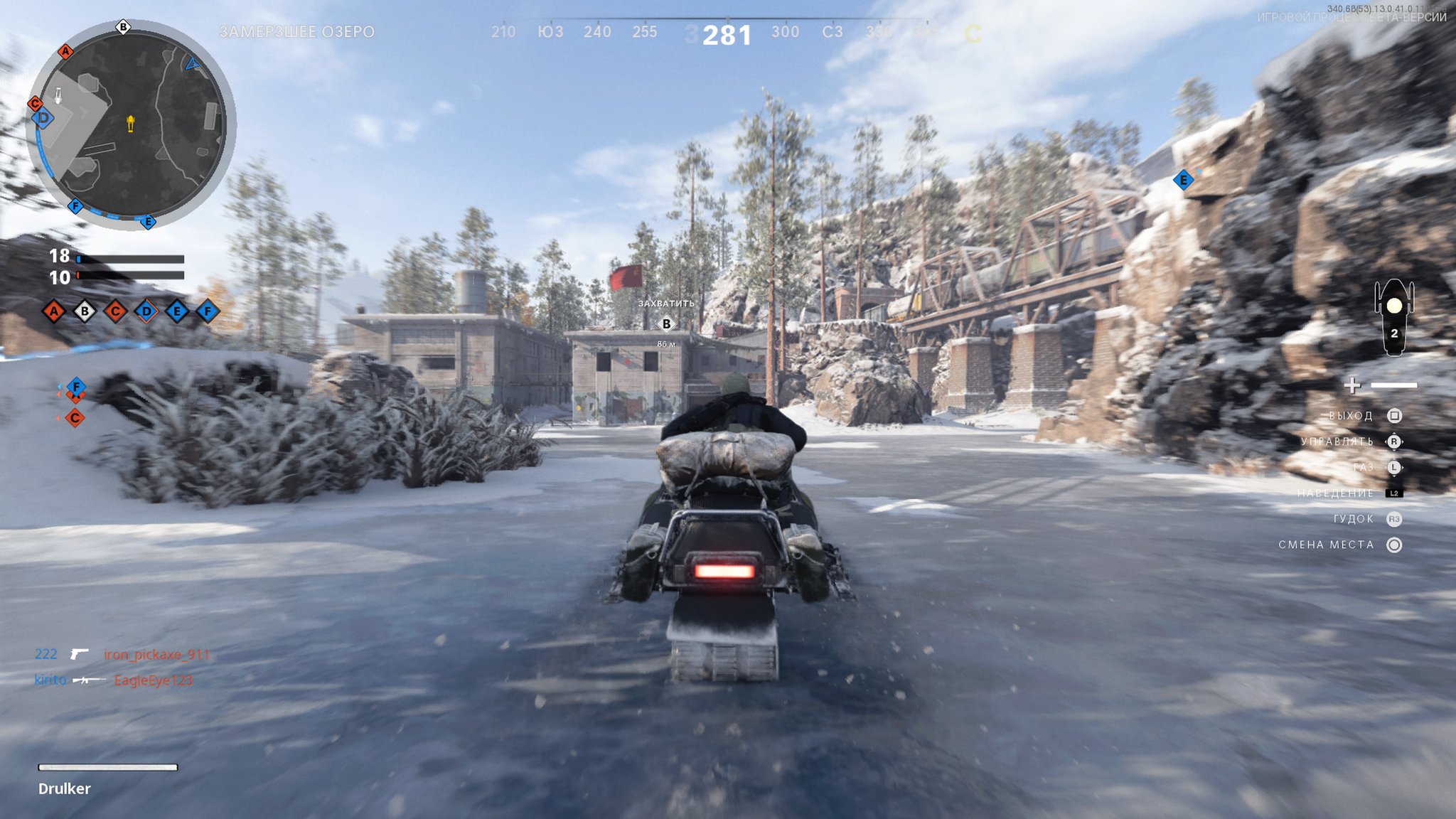Choose the white B marker atop the minimap
The image size is (1456, 819).
click(123, 27)
